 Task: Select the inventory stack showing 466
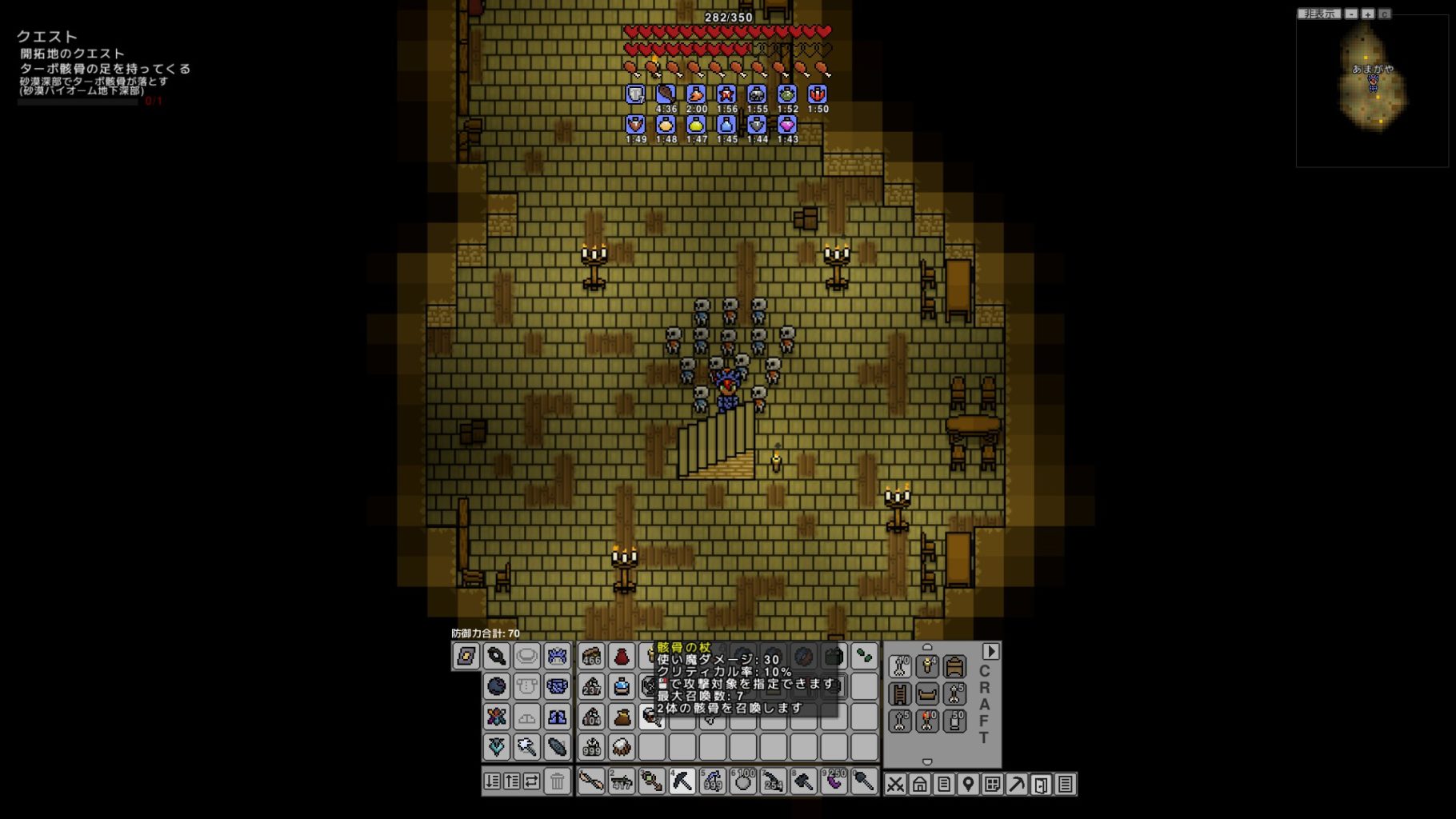point(591,657)
